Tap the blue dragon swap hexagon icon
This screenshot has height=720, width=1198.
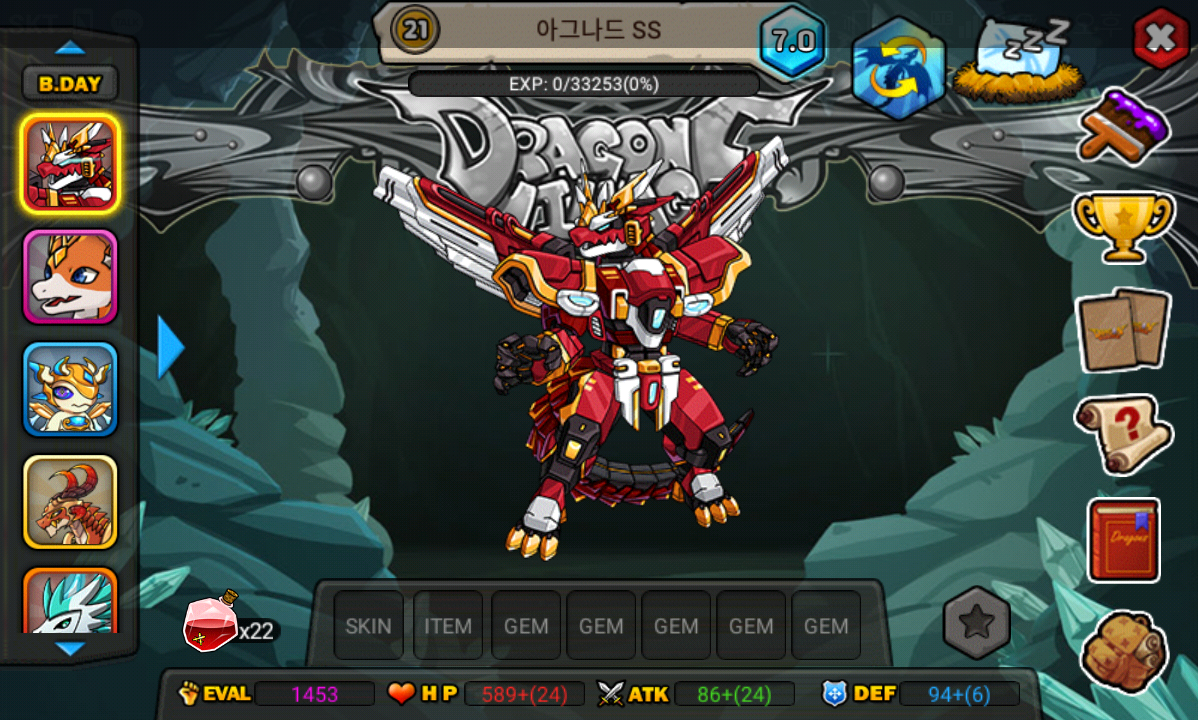(x=898, y=67)
